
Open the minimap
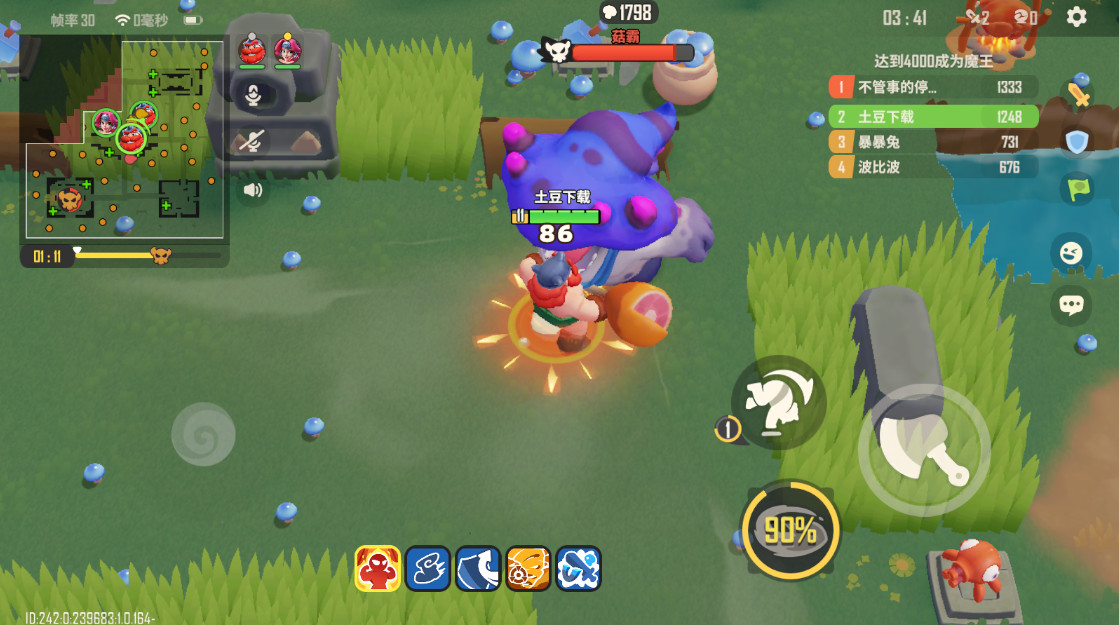(x=123, y=138)
